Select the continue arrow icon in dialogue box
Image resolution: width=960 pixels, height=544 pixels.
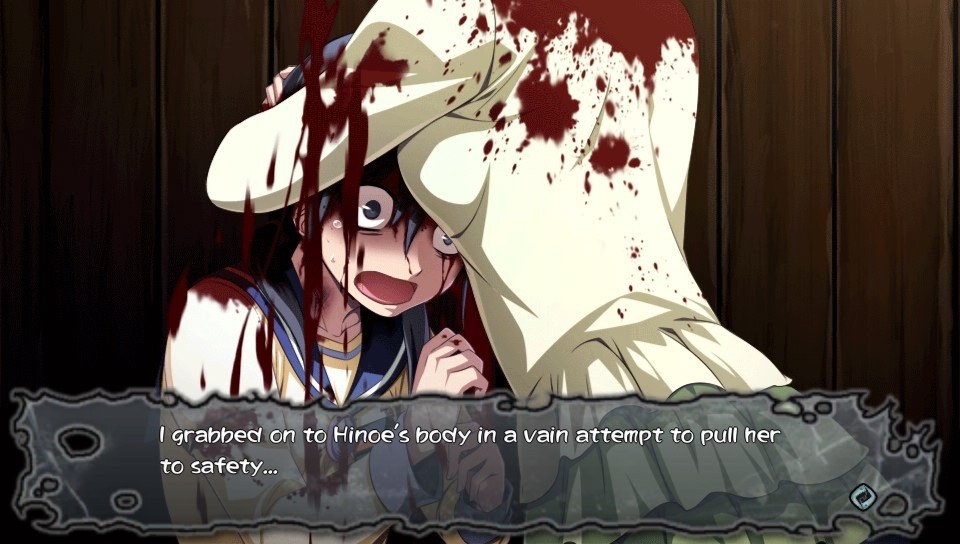pos(860,497)
